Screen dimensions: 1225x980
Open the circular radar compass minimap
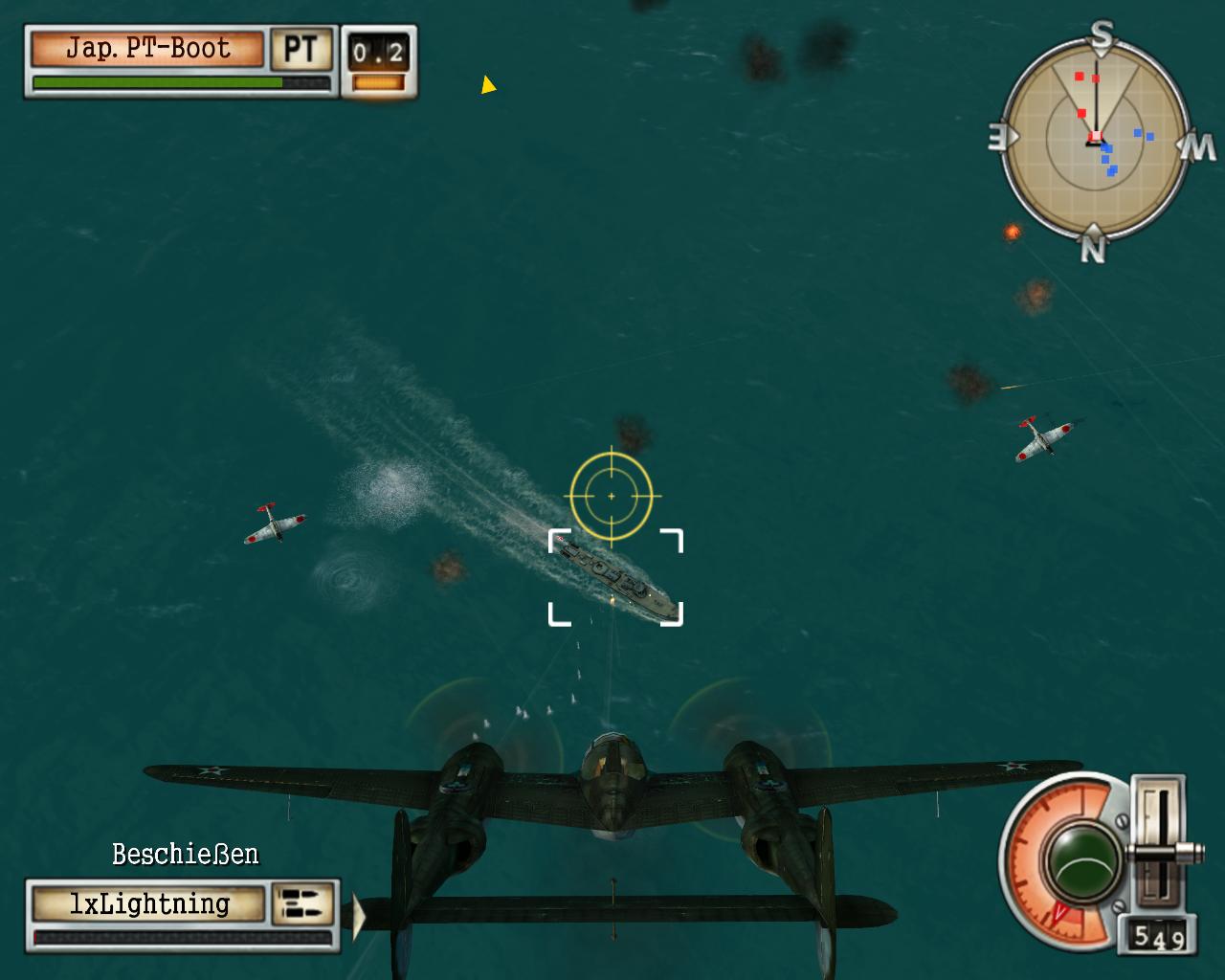(1094, 141)
